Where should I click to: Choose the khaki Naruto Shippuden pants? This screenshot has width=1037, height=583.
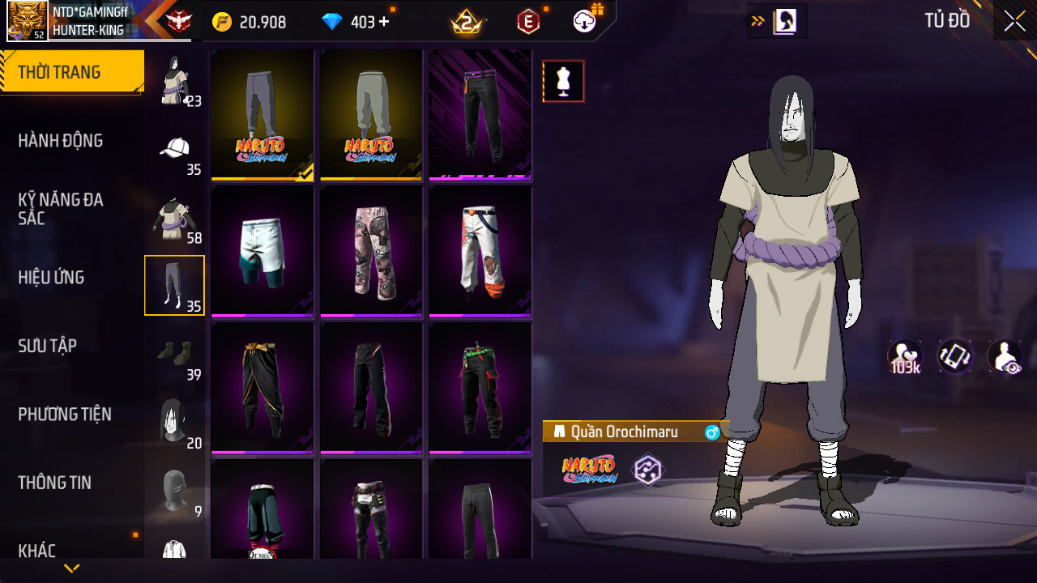pos(373,114)
